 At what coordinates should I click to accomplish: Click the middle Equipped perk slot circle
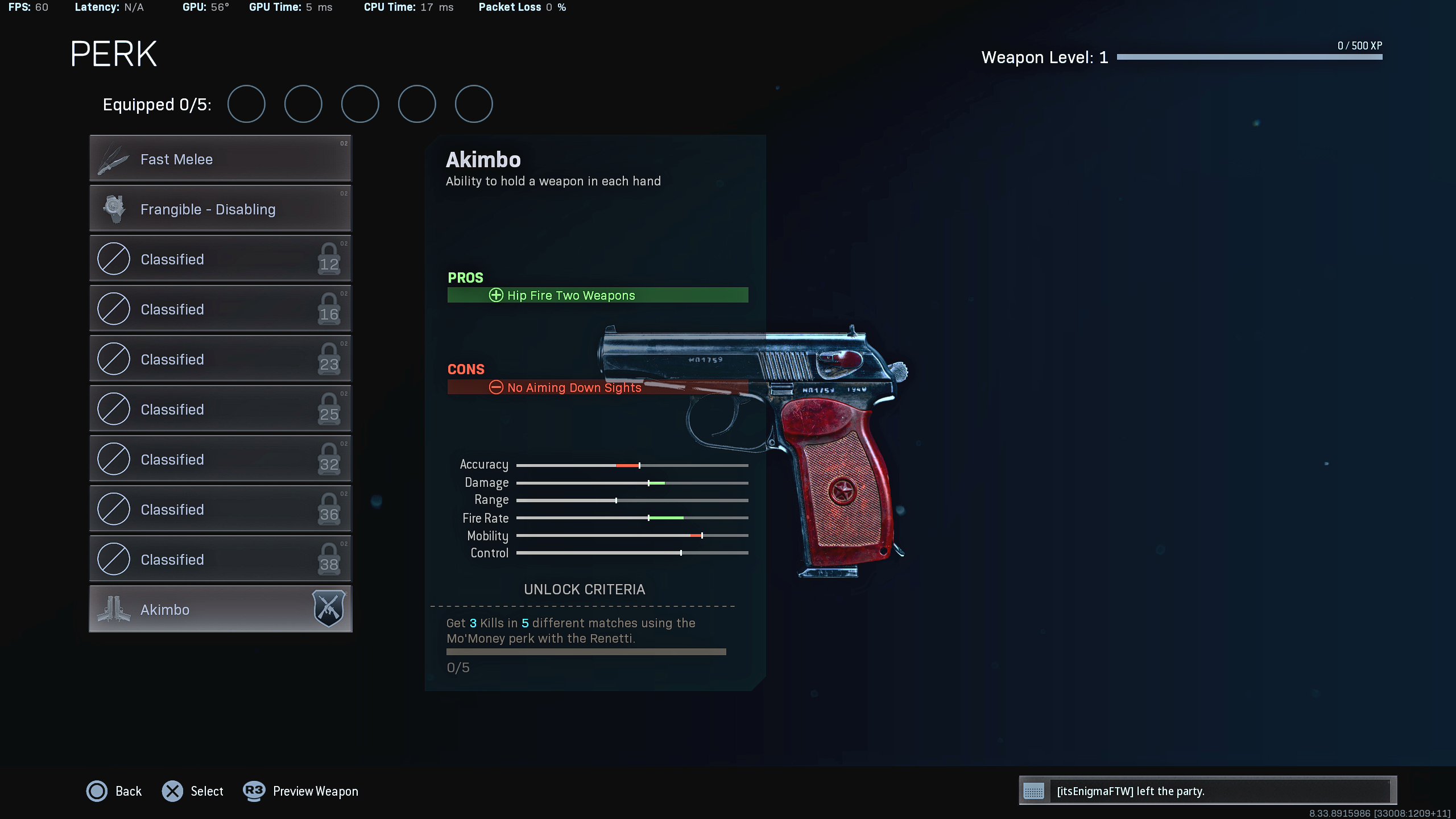(x=360, y=104)
